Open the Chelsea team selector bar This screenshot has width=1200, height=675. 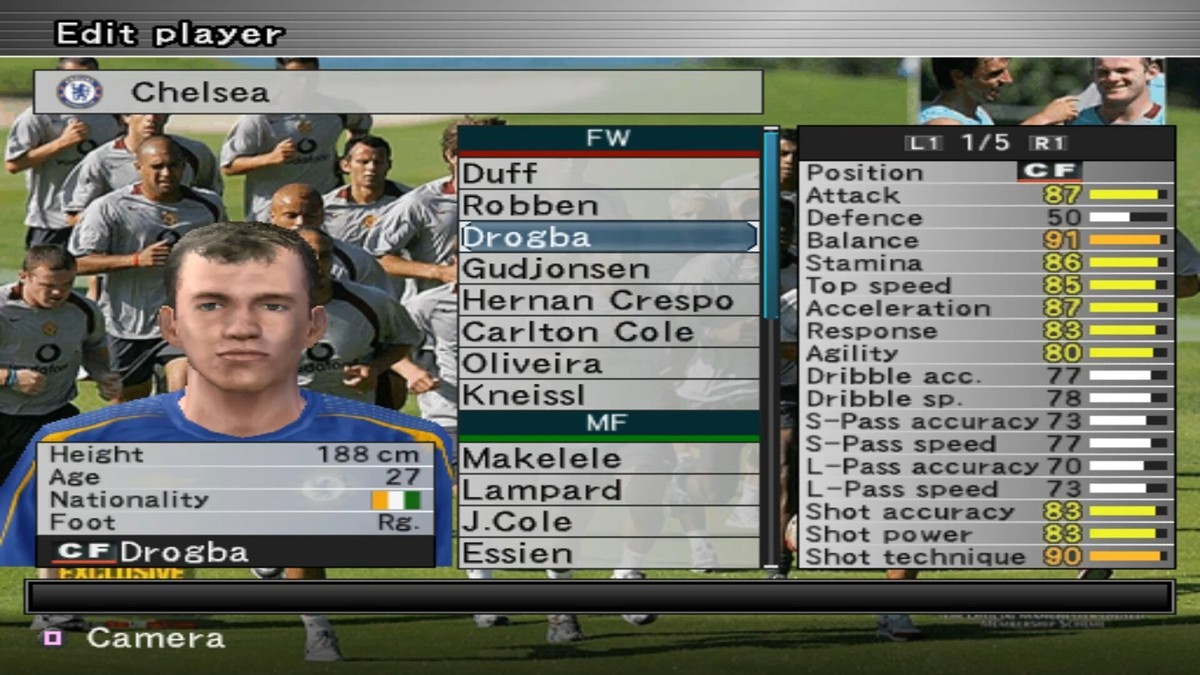pyautogui.click(x=398, y=92)
